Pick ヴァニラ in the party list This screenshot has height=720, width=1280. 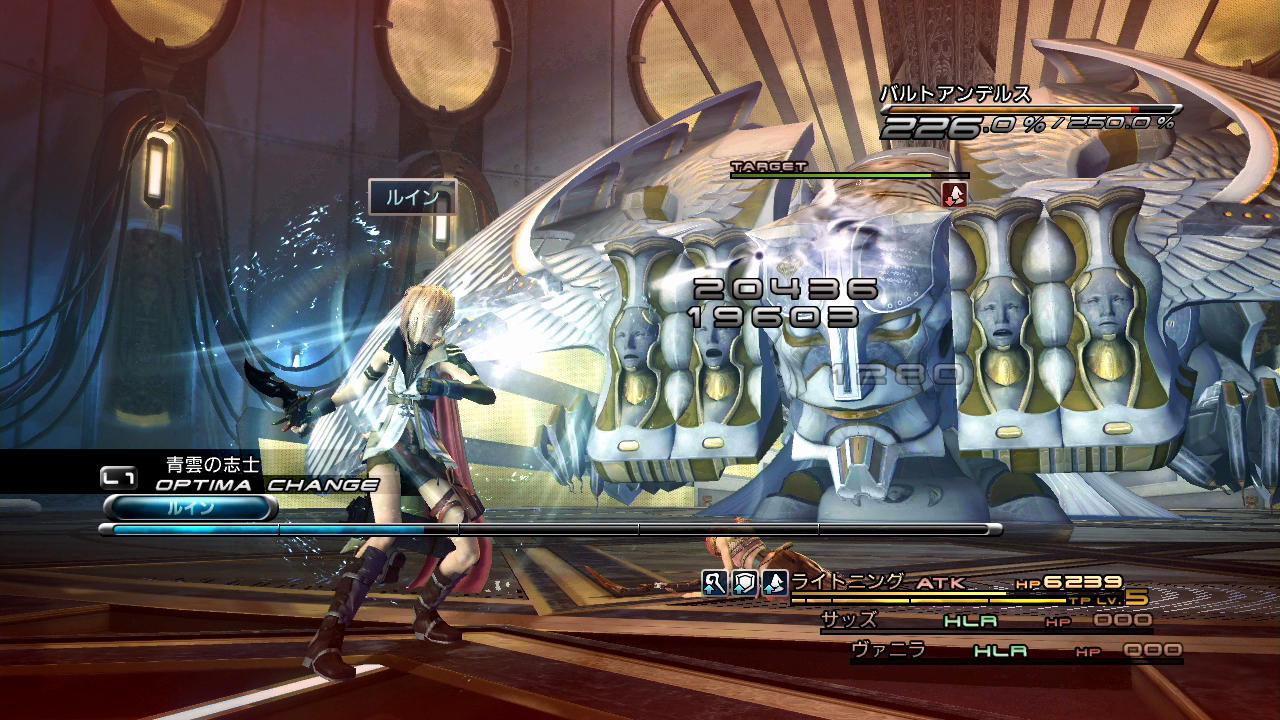(x=888, y=650)
